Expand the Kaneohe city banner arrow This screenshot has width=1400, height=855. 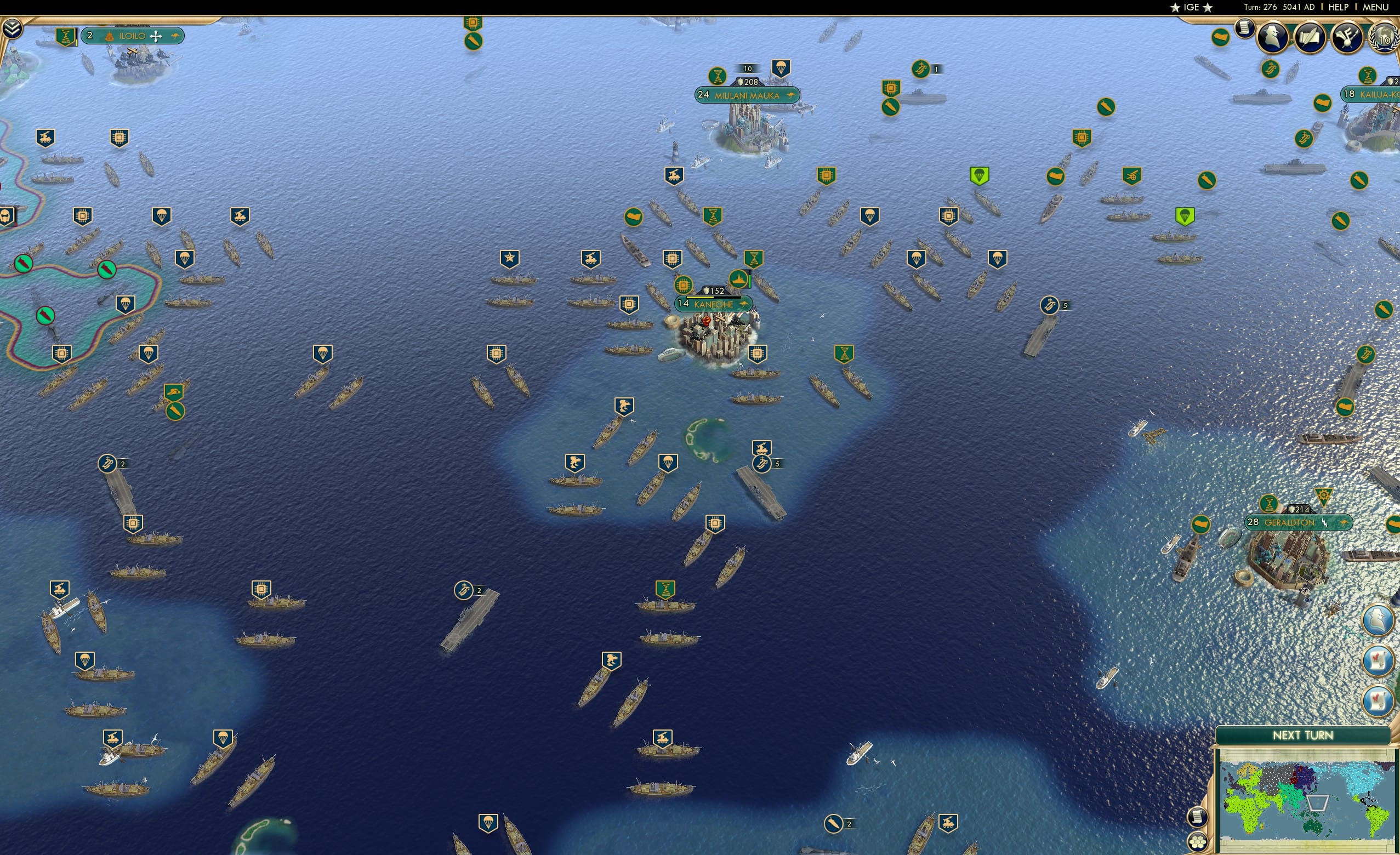coord(745,305)
